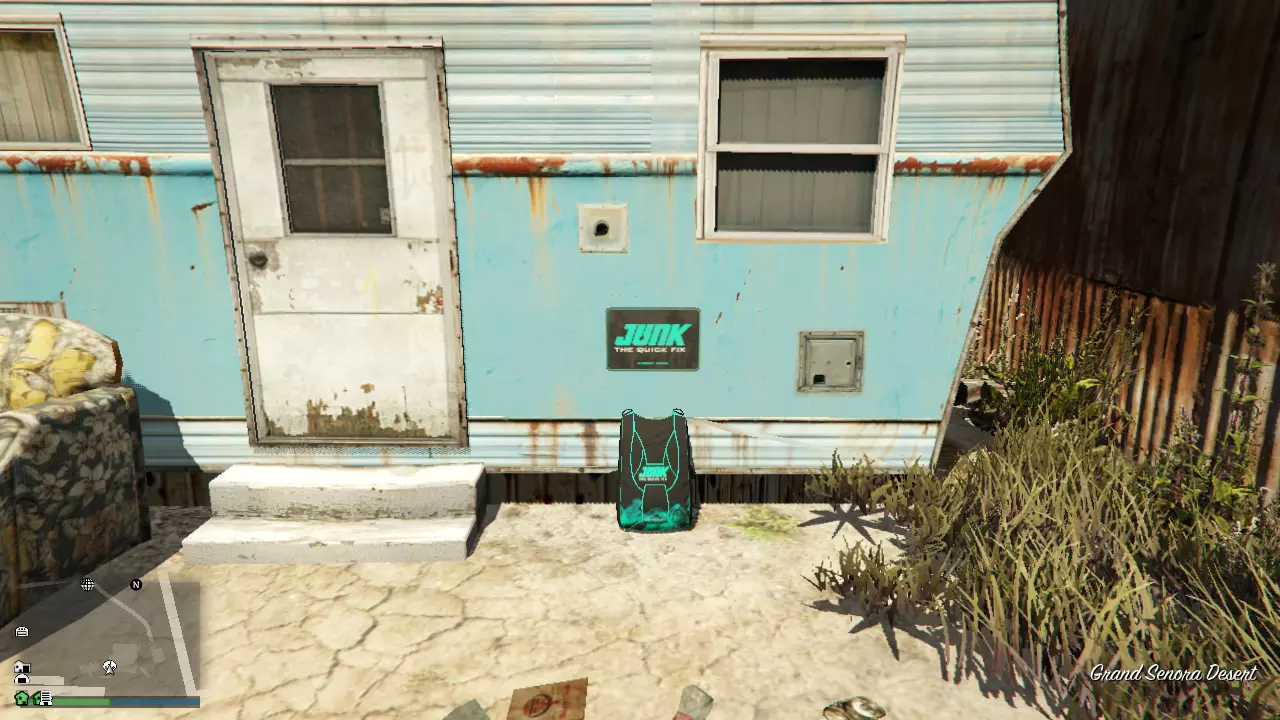Click the concrete step below the door
Image resolution: width=1280 pixels, height=720 pixels.
pos(330,500)
